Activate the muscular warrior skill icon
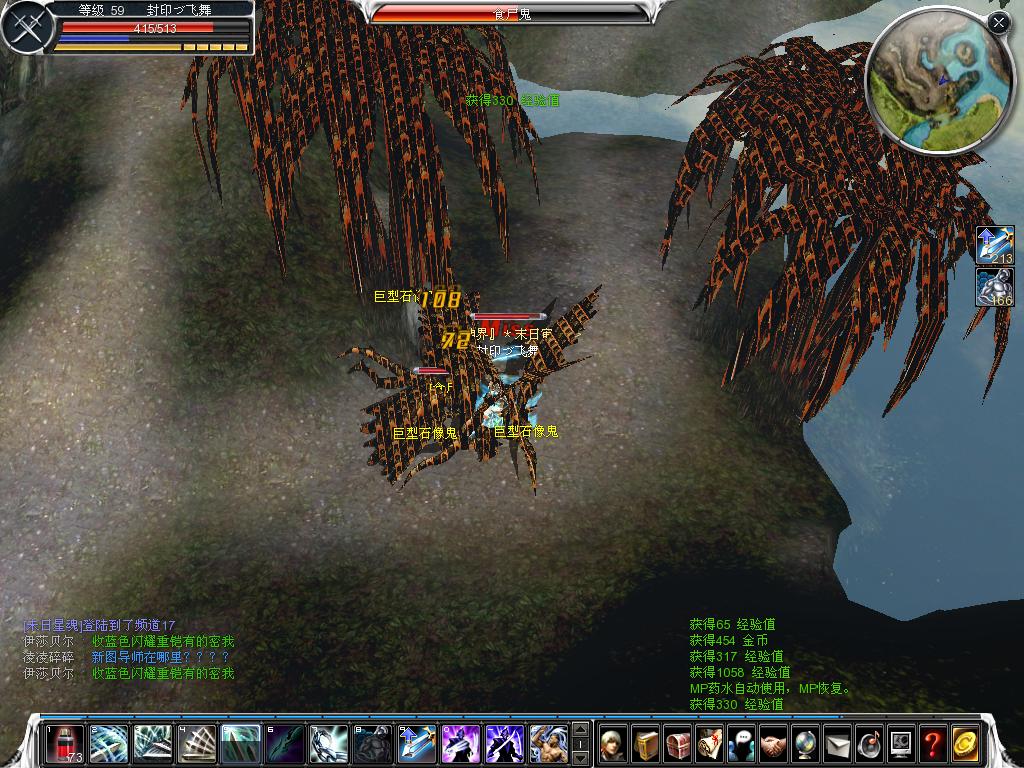Image resolution: width=1024 pixels, height=768 pixels. tap(549, 744)
